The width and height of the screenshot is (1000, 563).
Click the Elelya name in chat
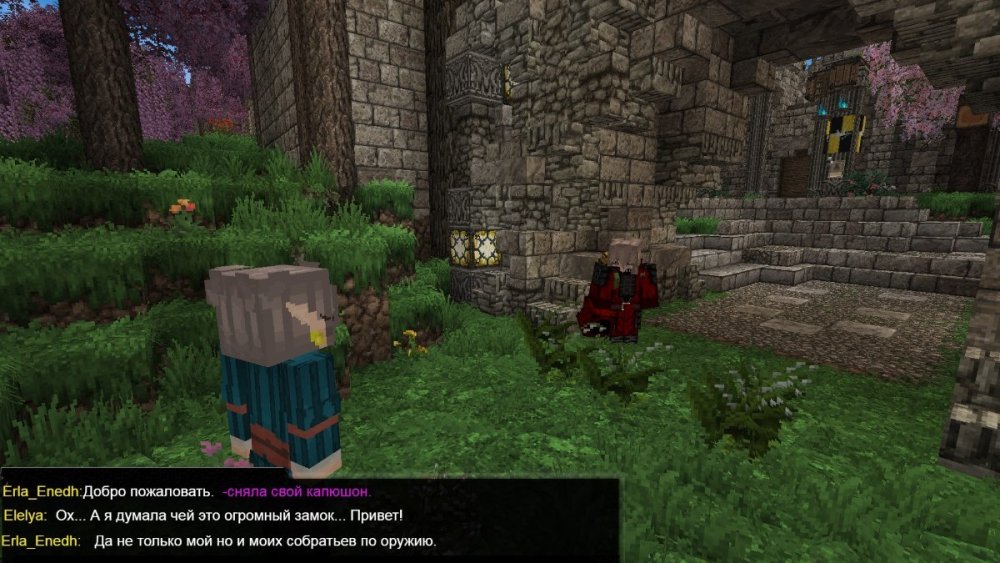point(25,516)
